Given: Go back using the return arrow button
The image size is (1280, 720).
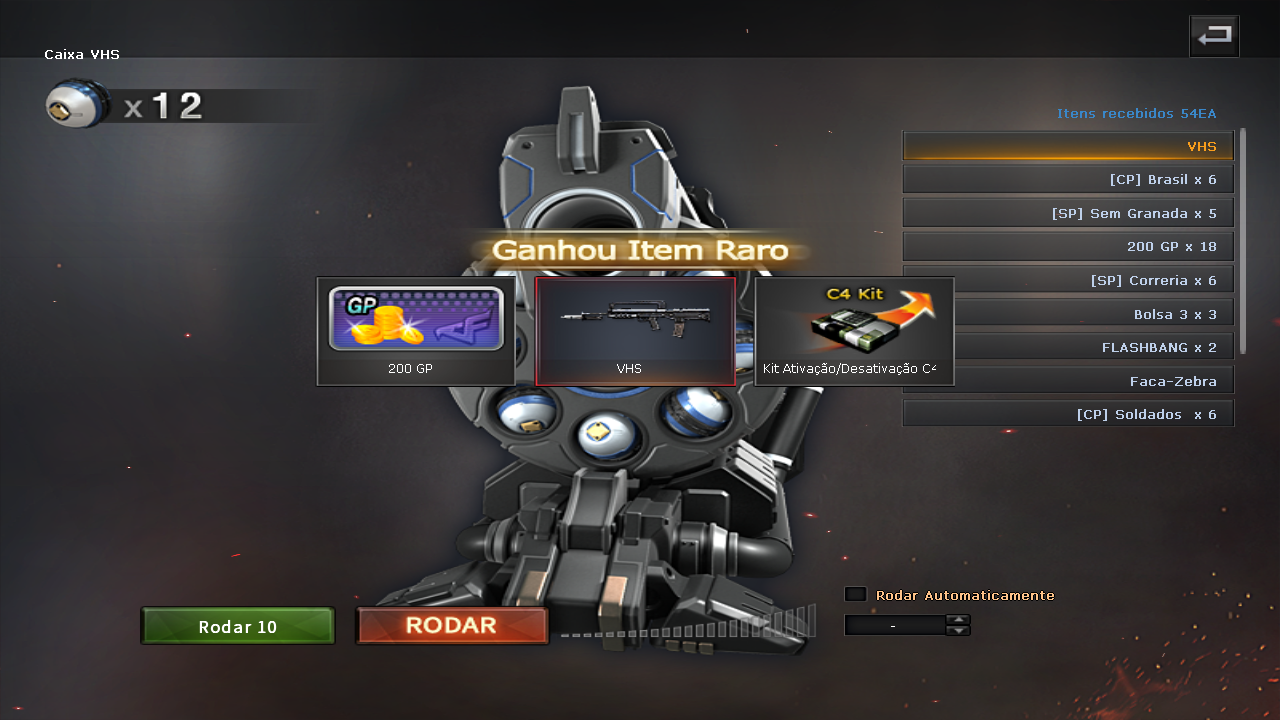Looking at the screenshot, I should [x=1214, y=36].
